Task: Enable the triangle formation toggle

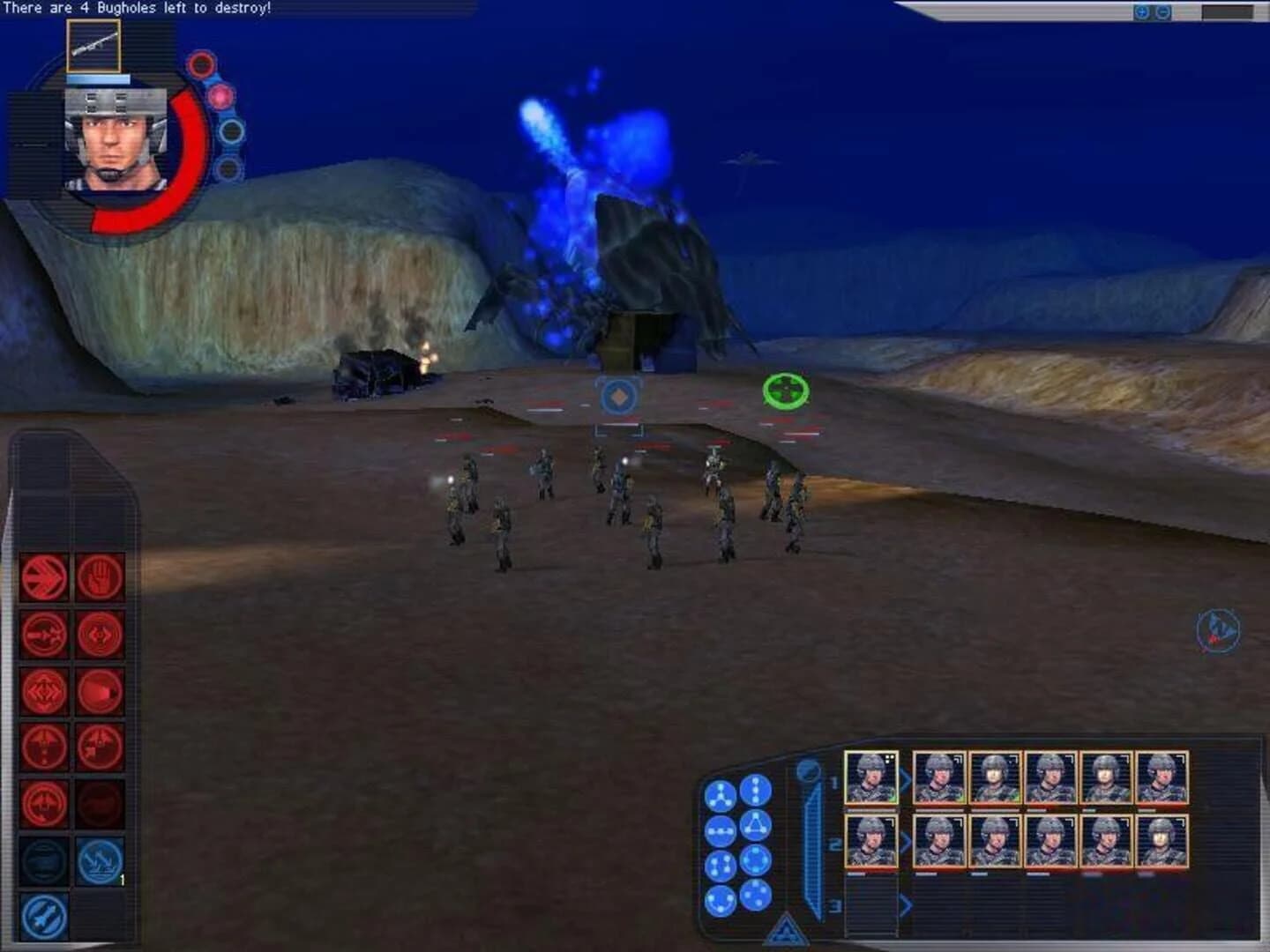Action: [757, 825]
